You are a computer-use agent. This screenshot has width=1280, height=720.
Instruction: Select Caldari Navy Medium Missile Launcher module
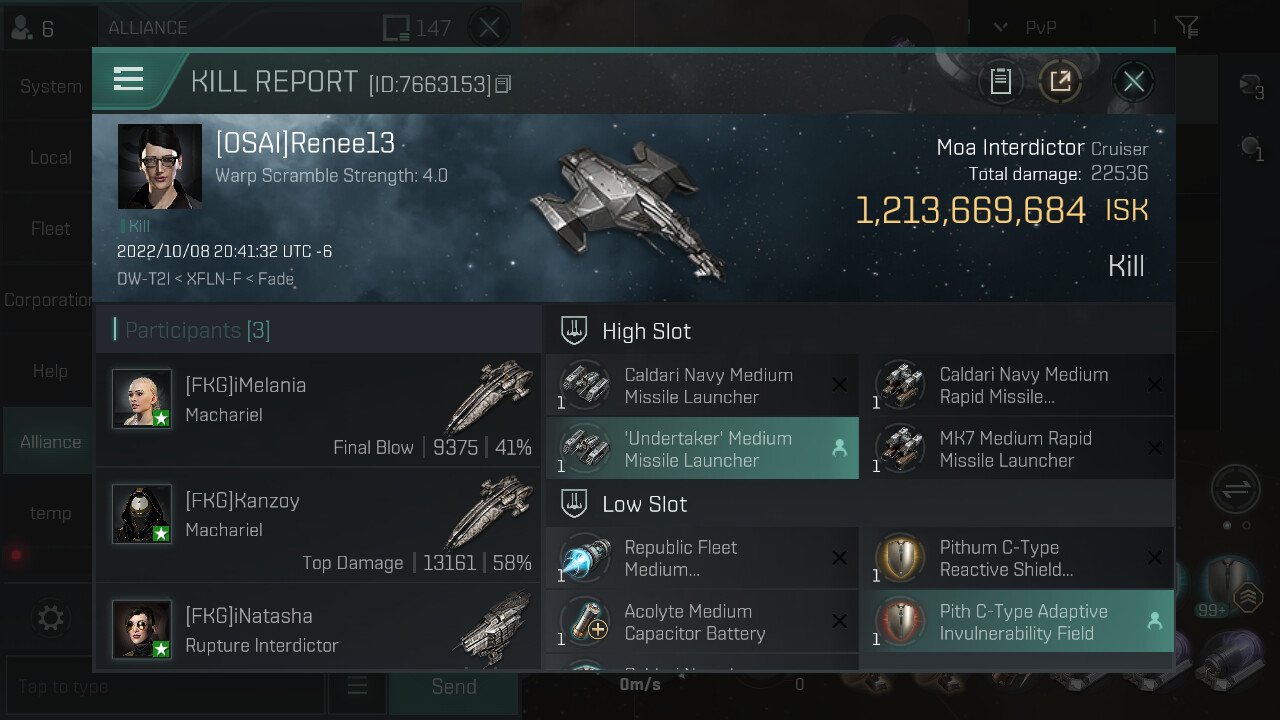pos(702,385)
